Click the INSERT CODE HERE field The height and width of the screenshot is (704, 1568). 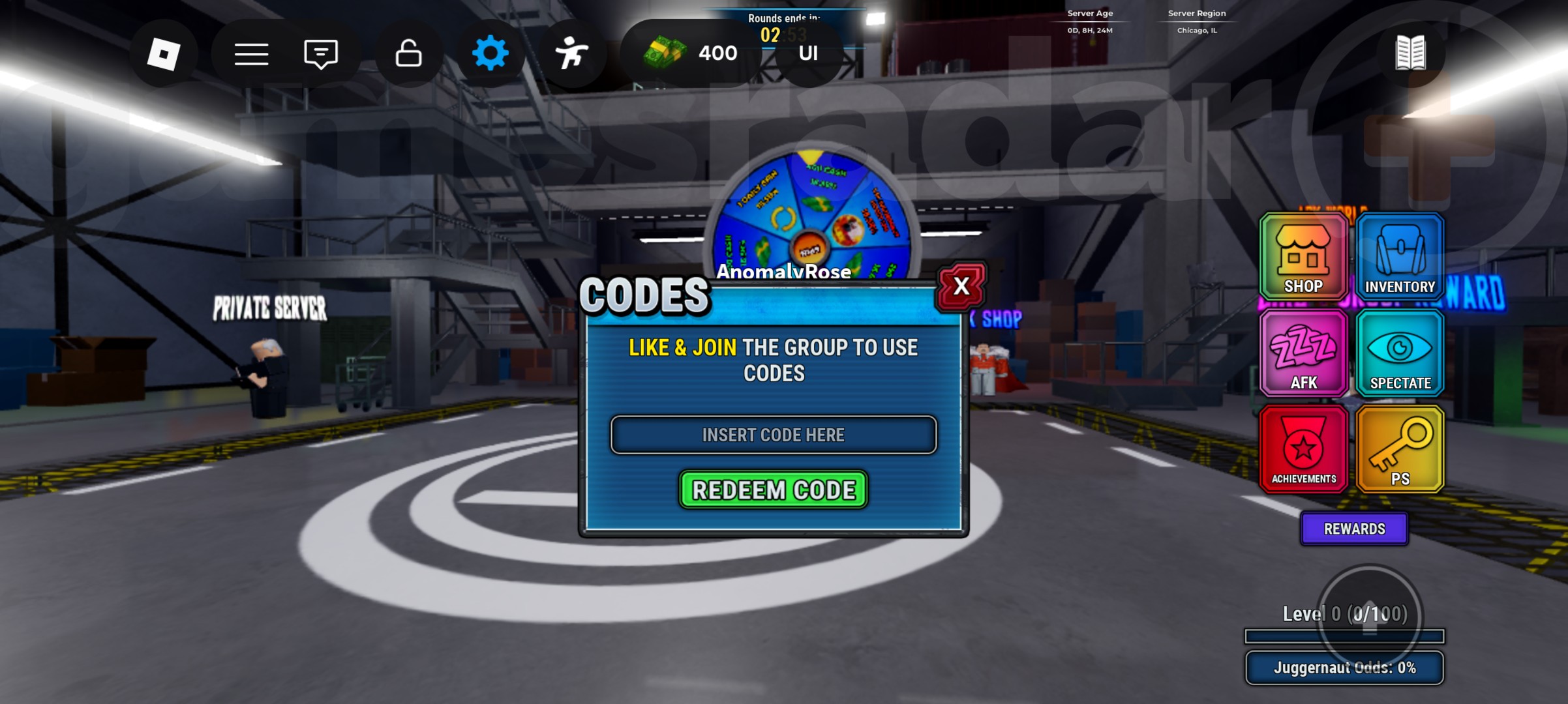tap(773, 435)
